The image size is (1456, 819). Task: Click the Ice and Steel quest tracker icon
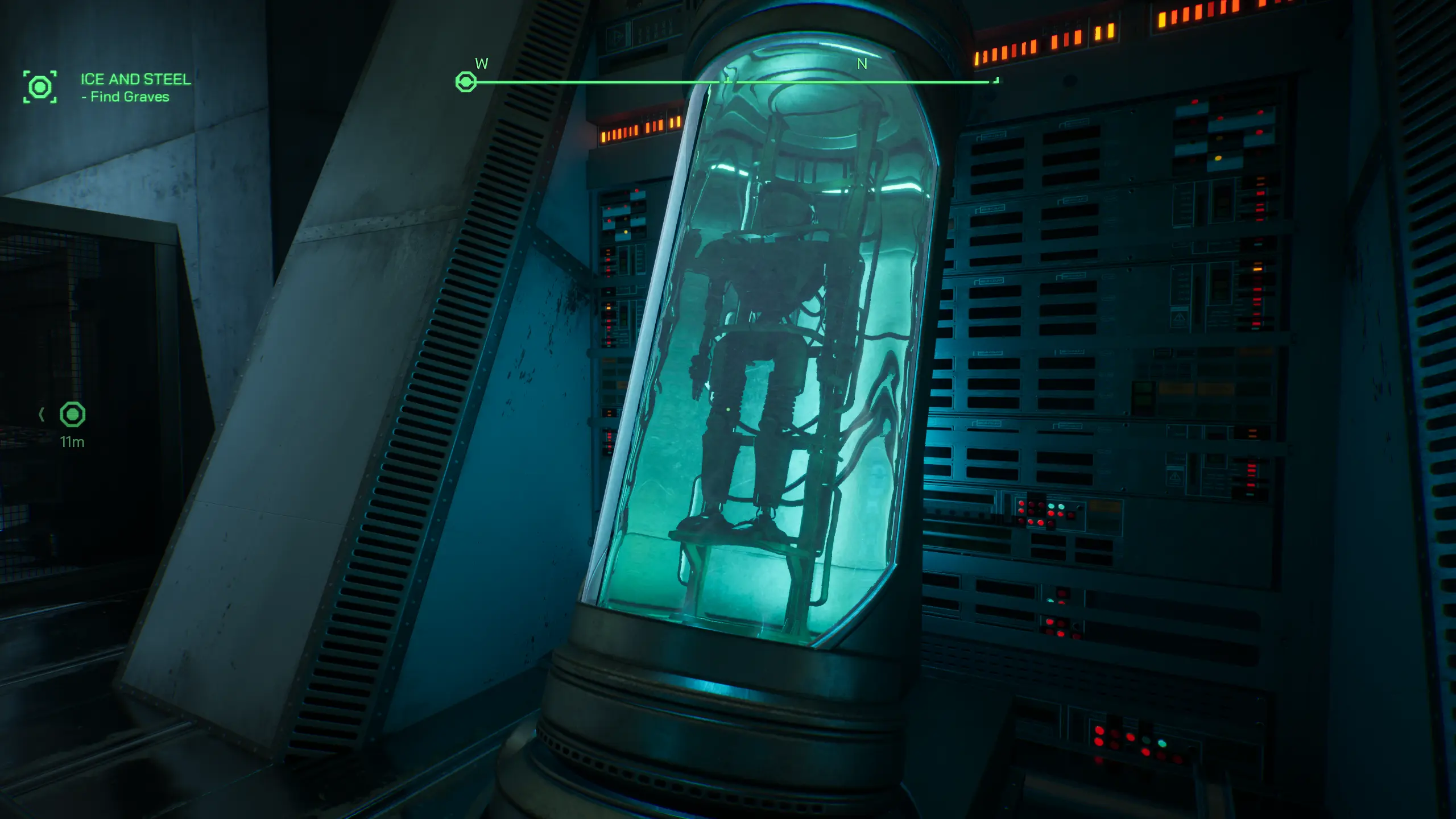[40, 87]
